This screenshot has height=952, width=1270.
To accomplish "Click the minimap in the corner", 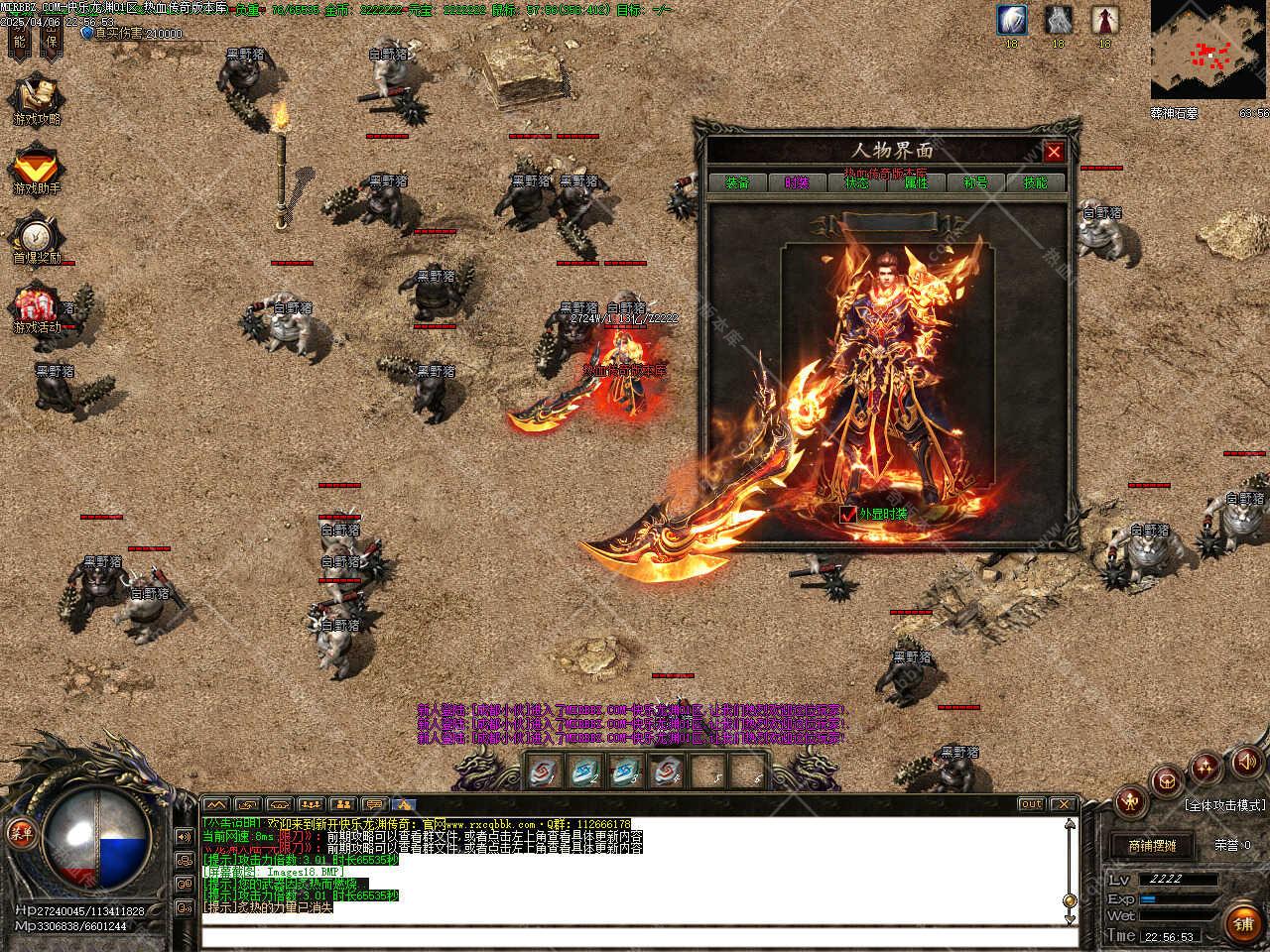I will [x=1208, y=50].
